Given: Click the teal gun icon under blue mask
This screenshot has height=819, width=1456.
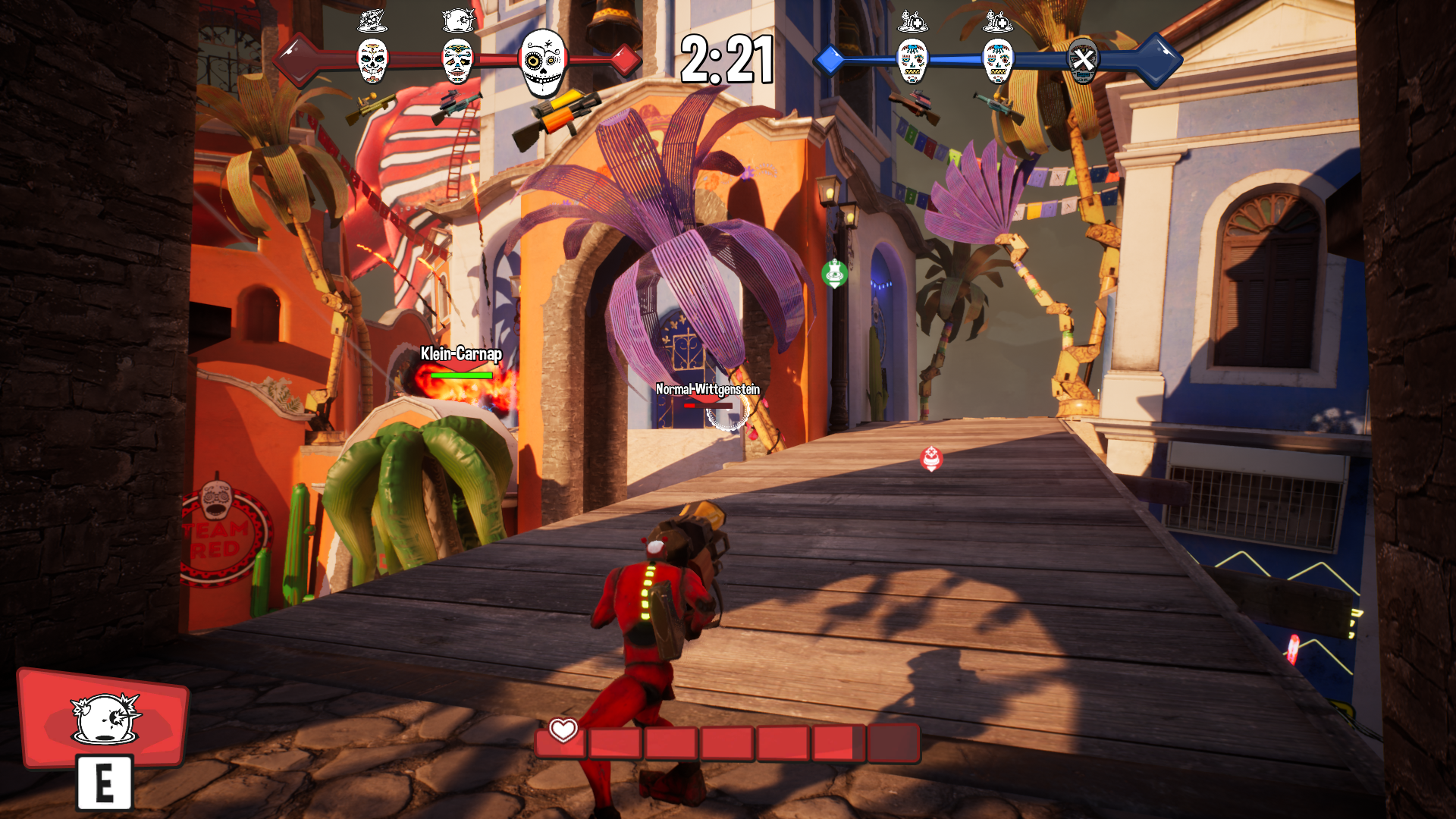Looking at the screenshot, I should click(998, 106).
